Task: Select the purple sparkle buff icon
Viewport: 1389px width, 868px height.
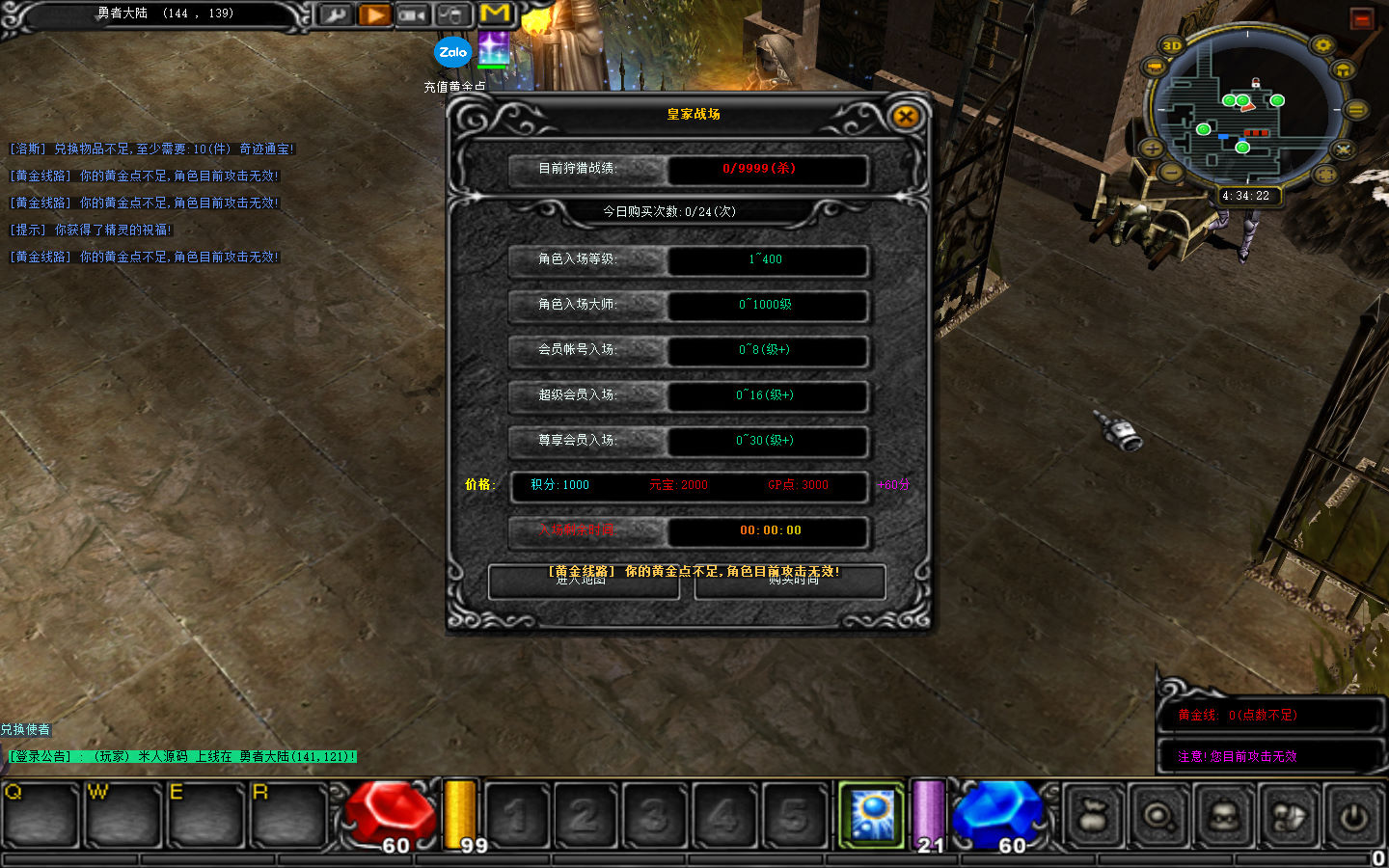Action: 494,48
